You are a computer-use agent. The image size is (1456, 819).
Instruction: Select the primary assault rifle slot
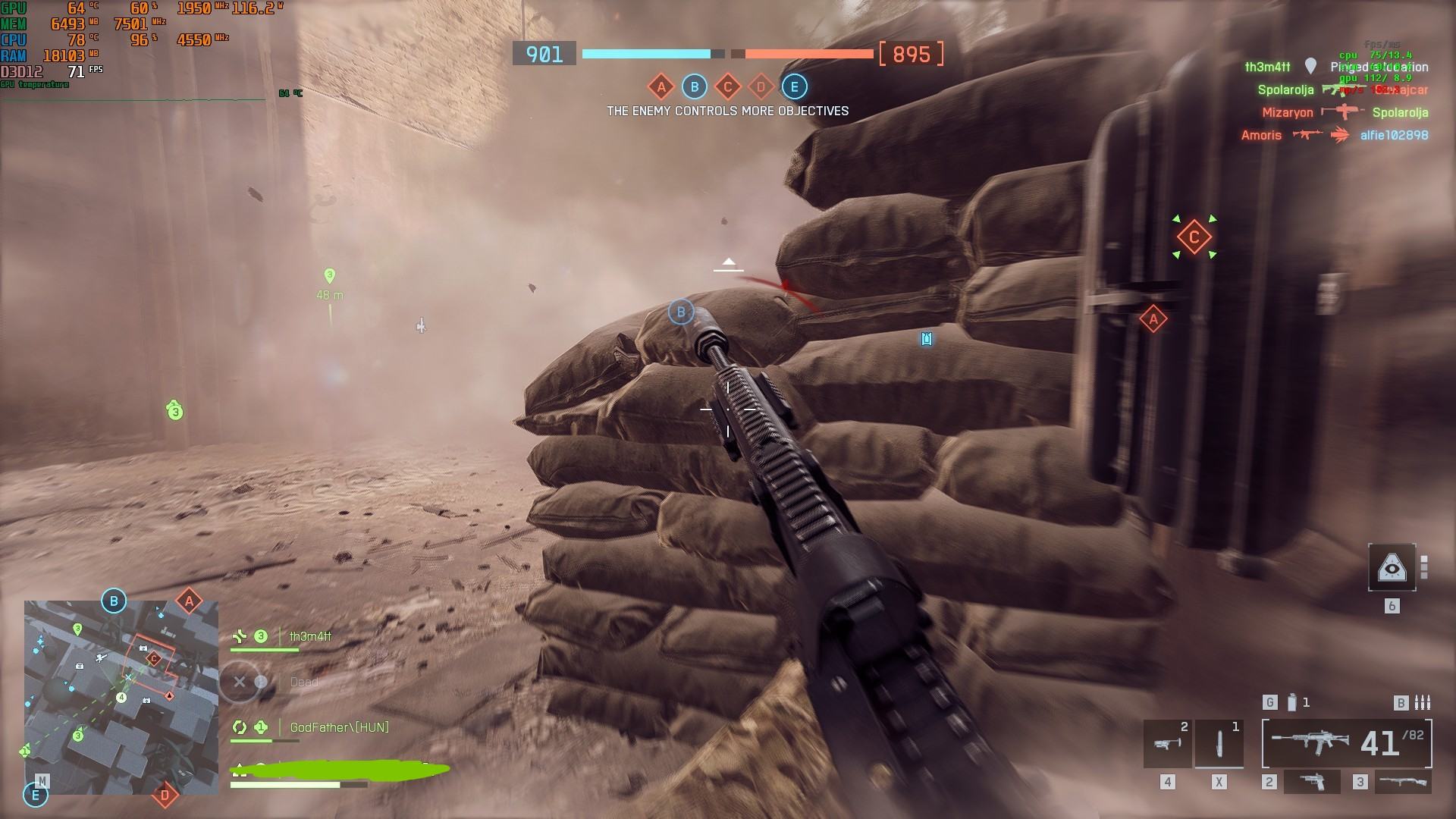pos(1347,743)
